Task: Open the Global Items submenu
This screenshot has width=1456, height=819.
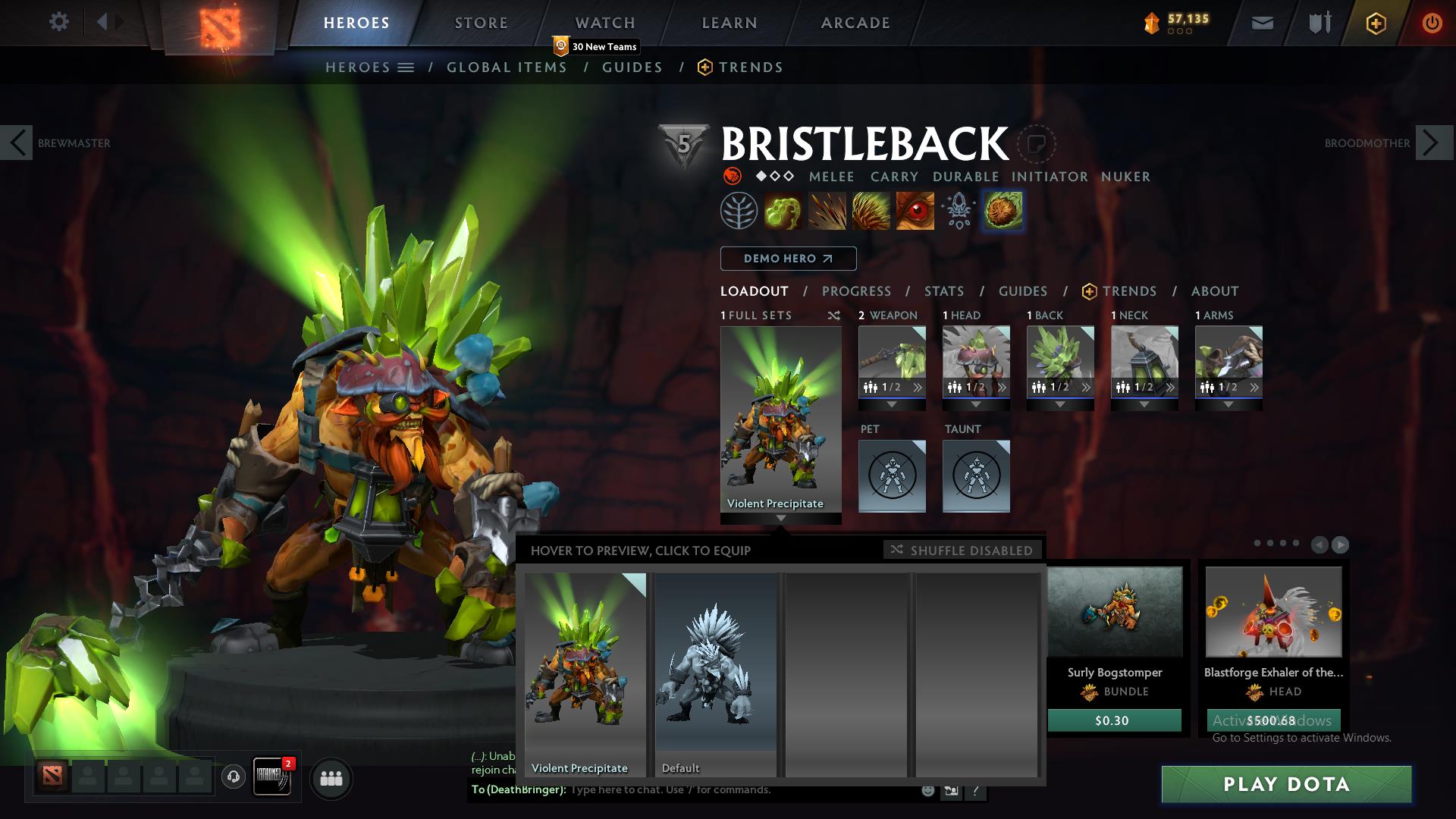Action: [x=507, y=67]
